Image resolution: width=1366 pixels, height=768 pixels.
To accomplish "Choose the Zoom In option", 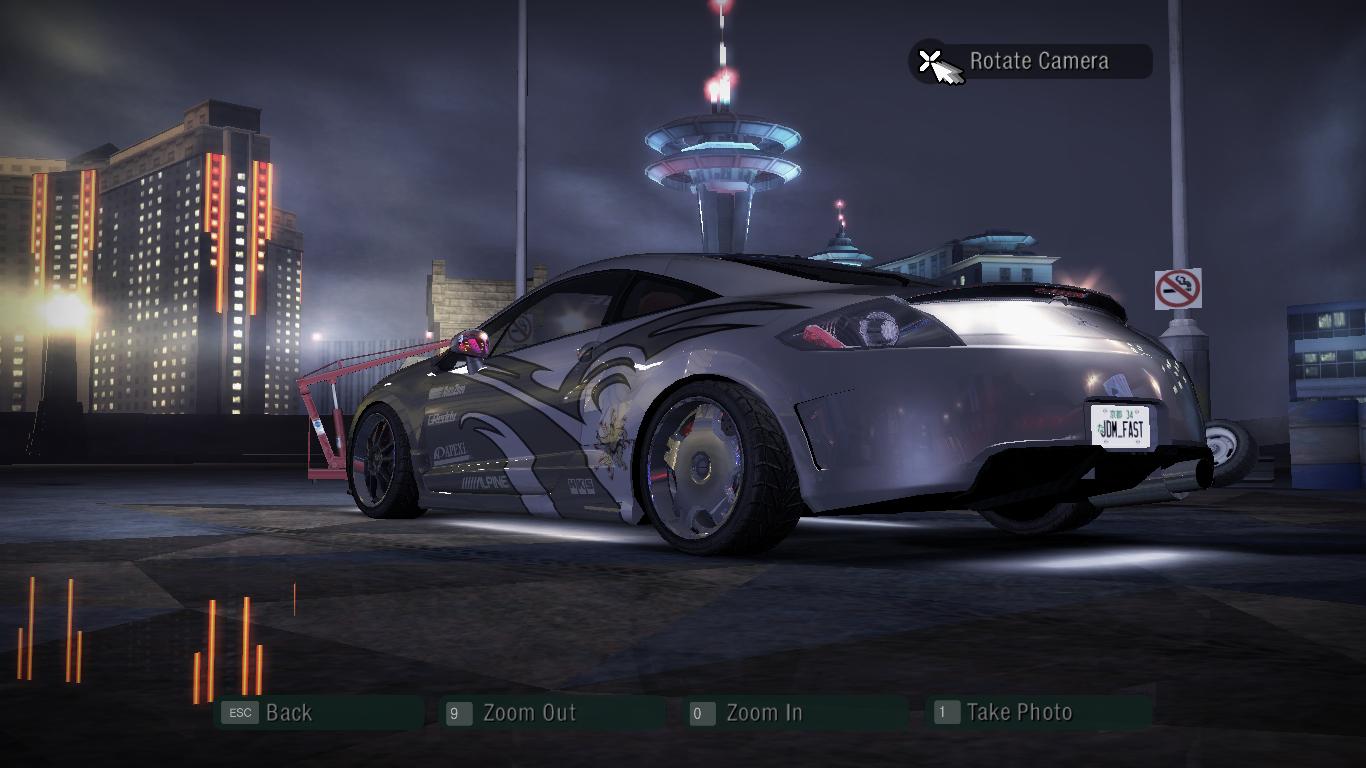I will point(763,713).
